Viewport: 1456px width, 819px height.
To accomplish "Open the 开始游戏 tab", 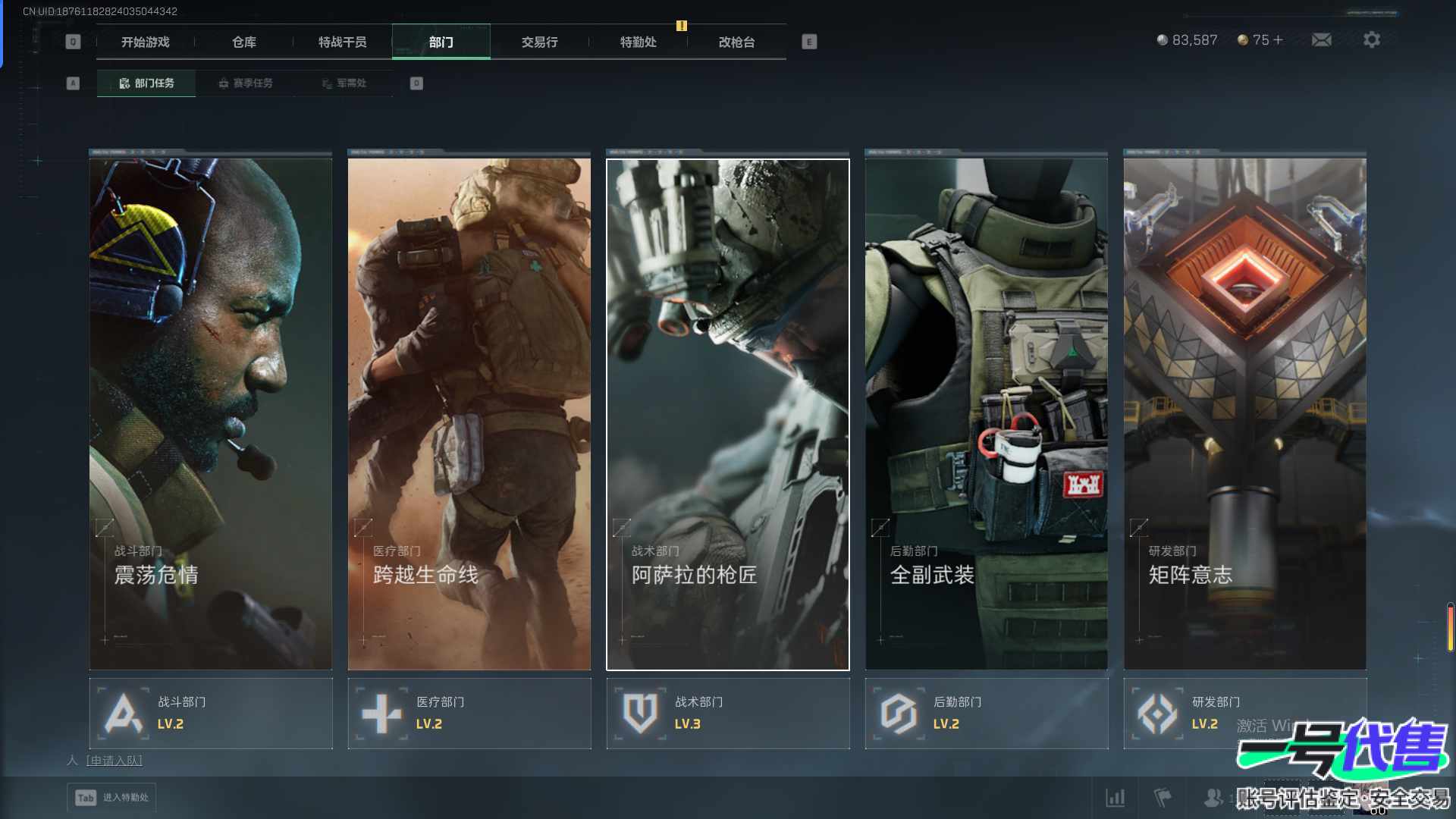I will tap(146, 42).
